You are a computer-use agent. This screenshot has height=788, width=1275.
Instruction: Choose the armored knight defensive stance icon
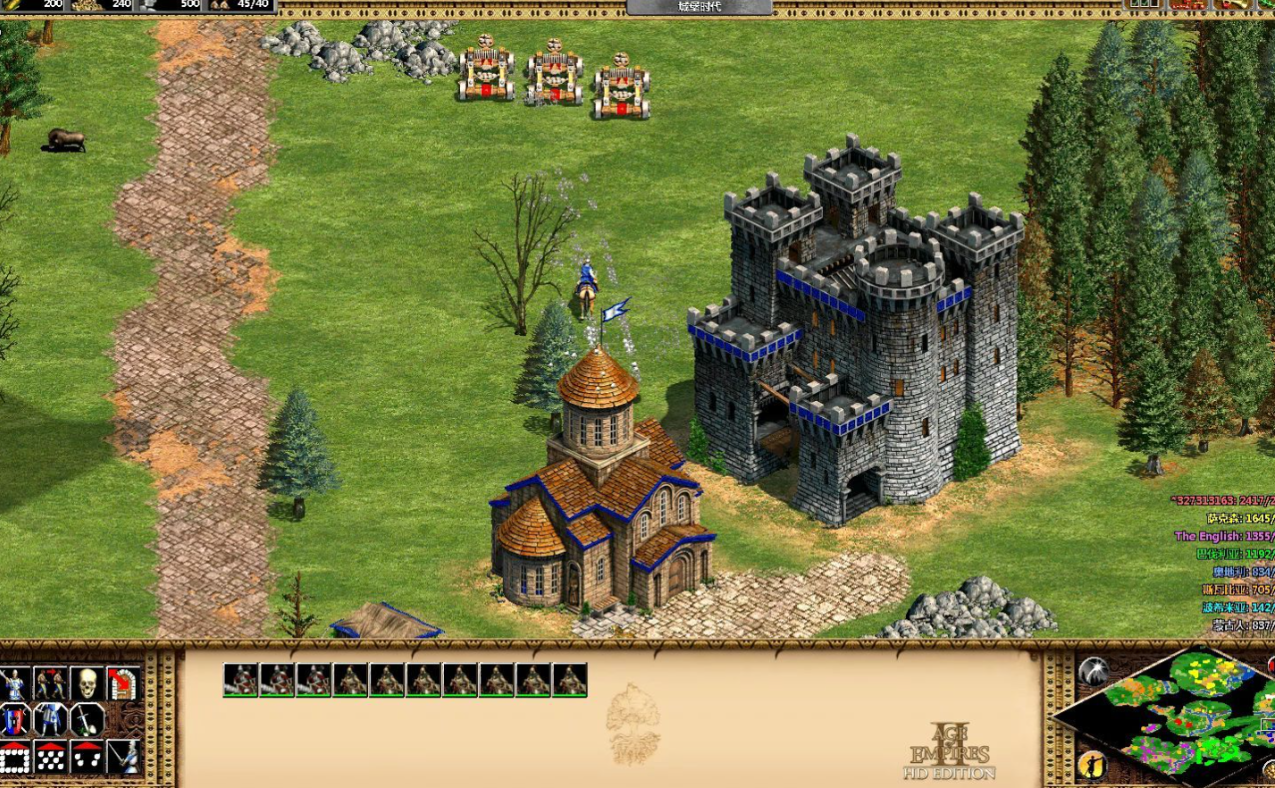(50, 720)
